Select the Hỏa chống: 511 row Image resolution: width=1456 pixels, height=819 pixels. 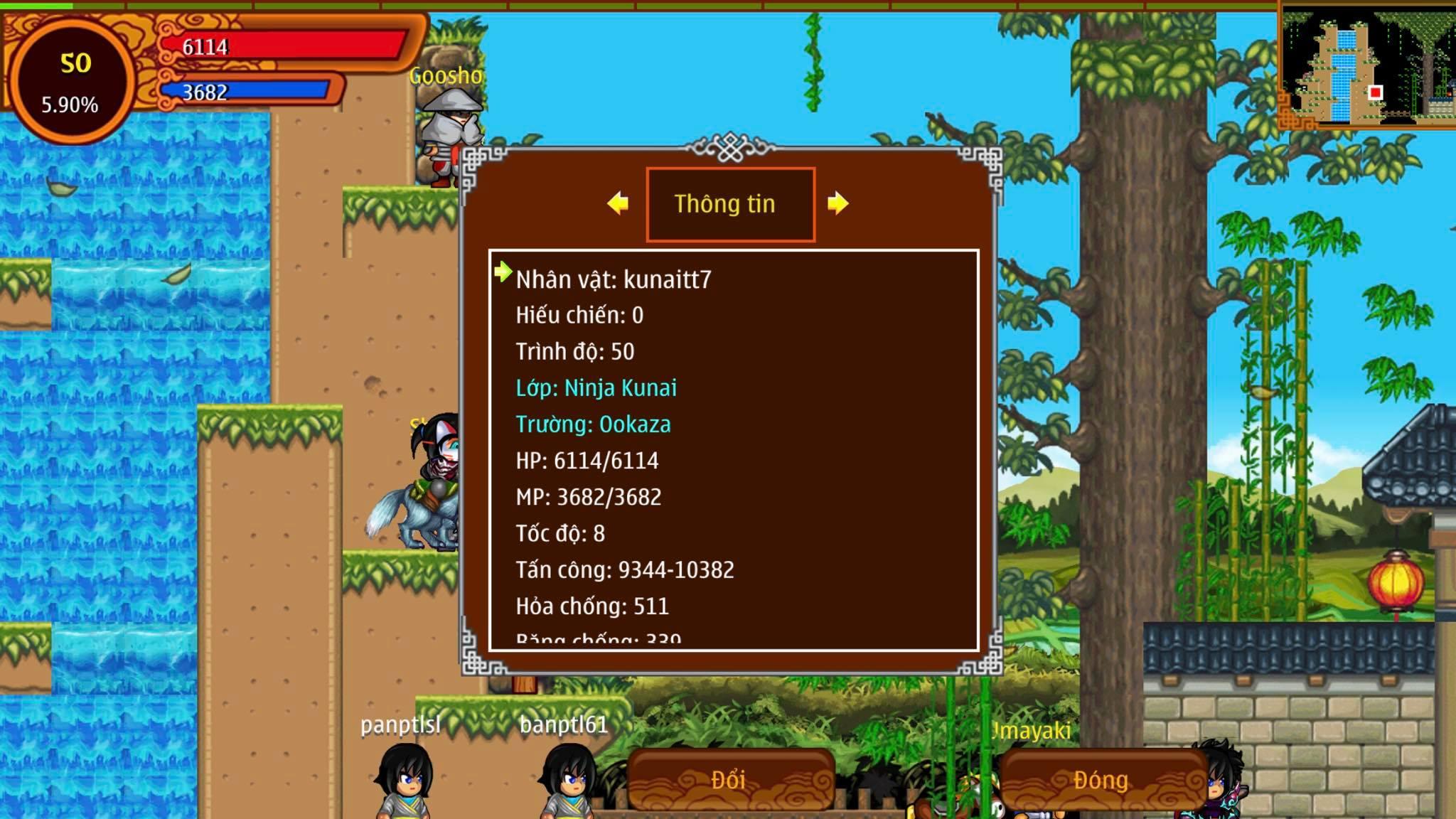591,606
